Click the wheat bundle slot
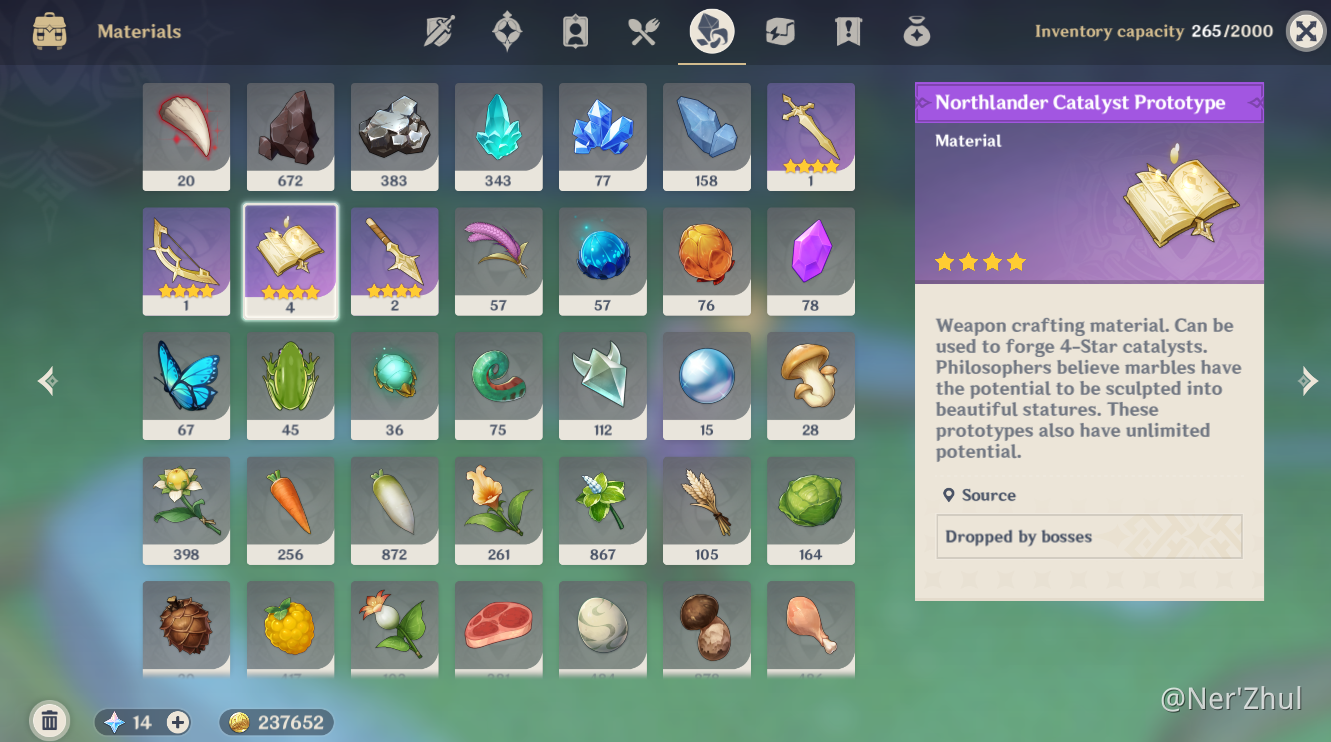1331x742 pixels. pos(706,510)
